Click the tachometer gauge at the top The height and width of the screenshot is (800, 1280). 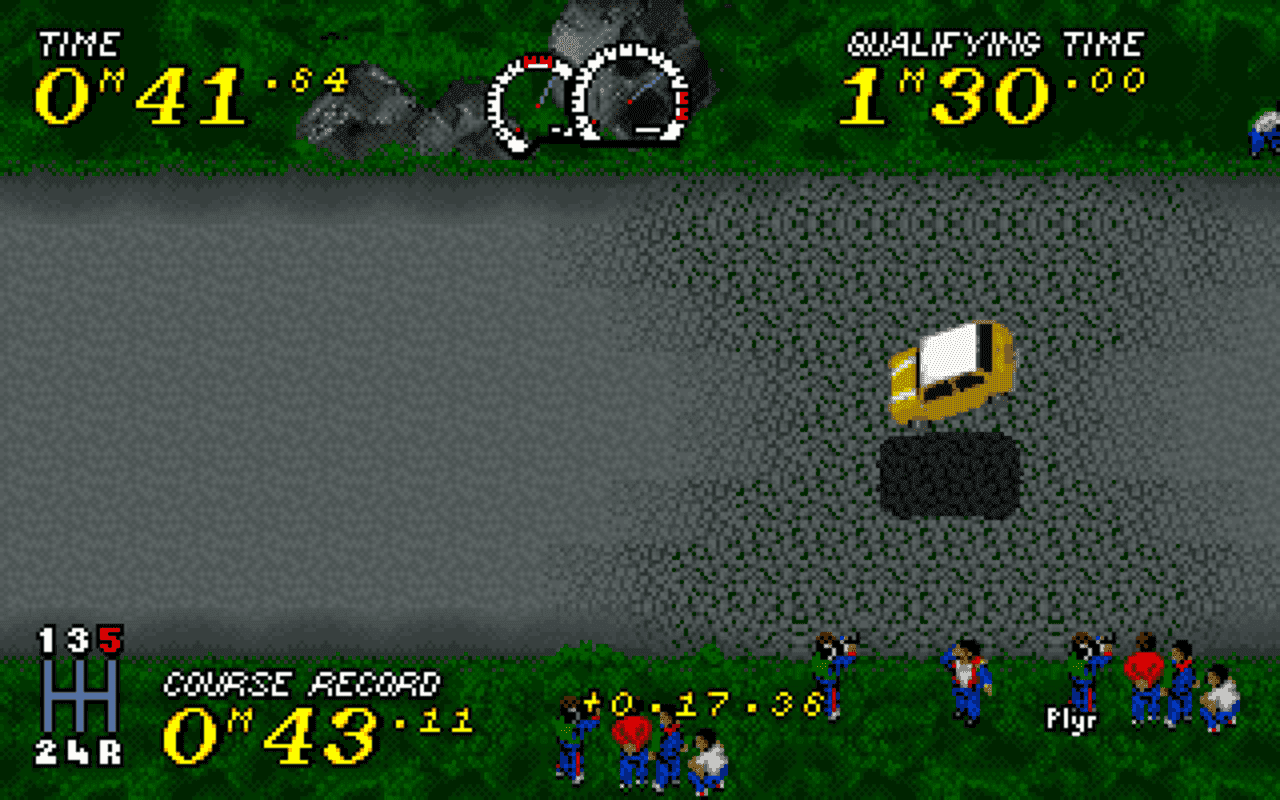[630, 95]
